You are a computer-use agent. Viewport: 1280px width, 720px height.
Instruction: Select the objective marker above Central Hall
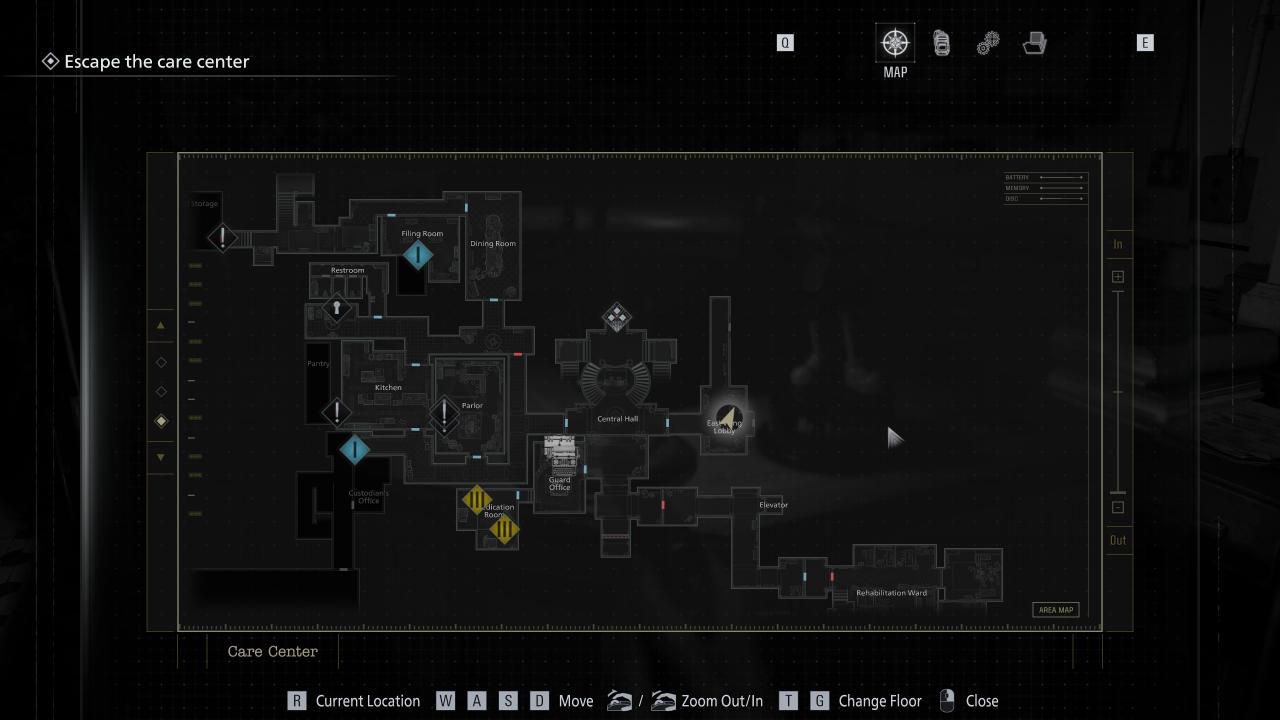[616, 318]
